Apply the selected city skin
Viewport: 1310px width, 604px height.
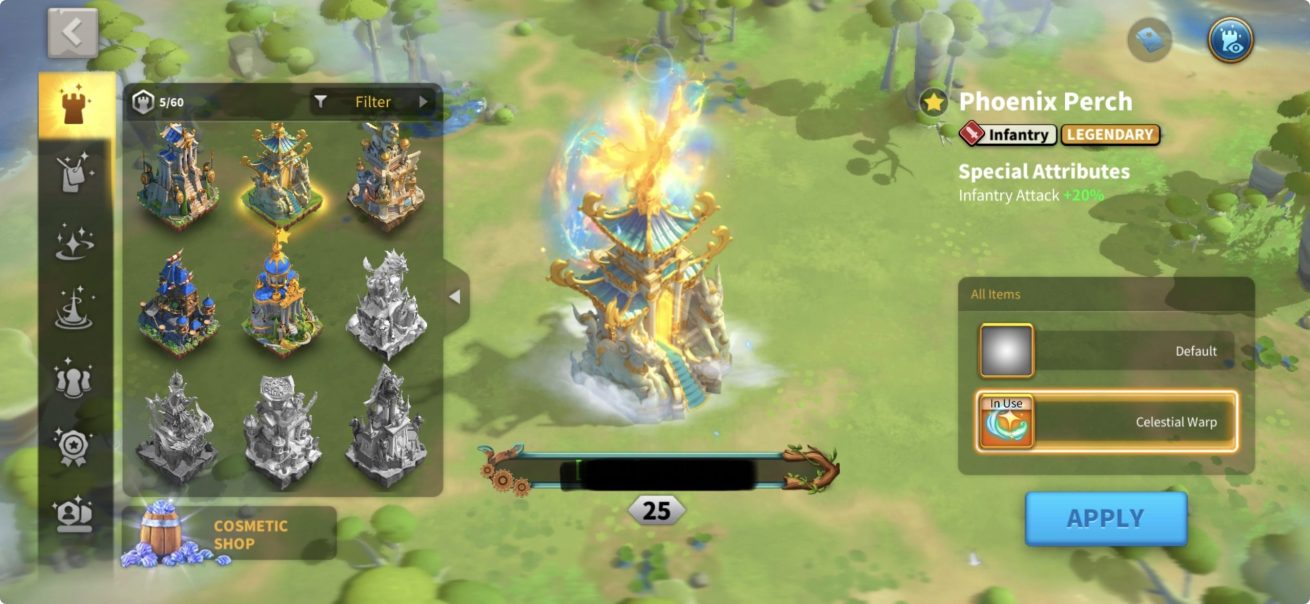[x=1105, y=518]
